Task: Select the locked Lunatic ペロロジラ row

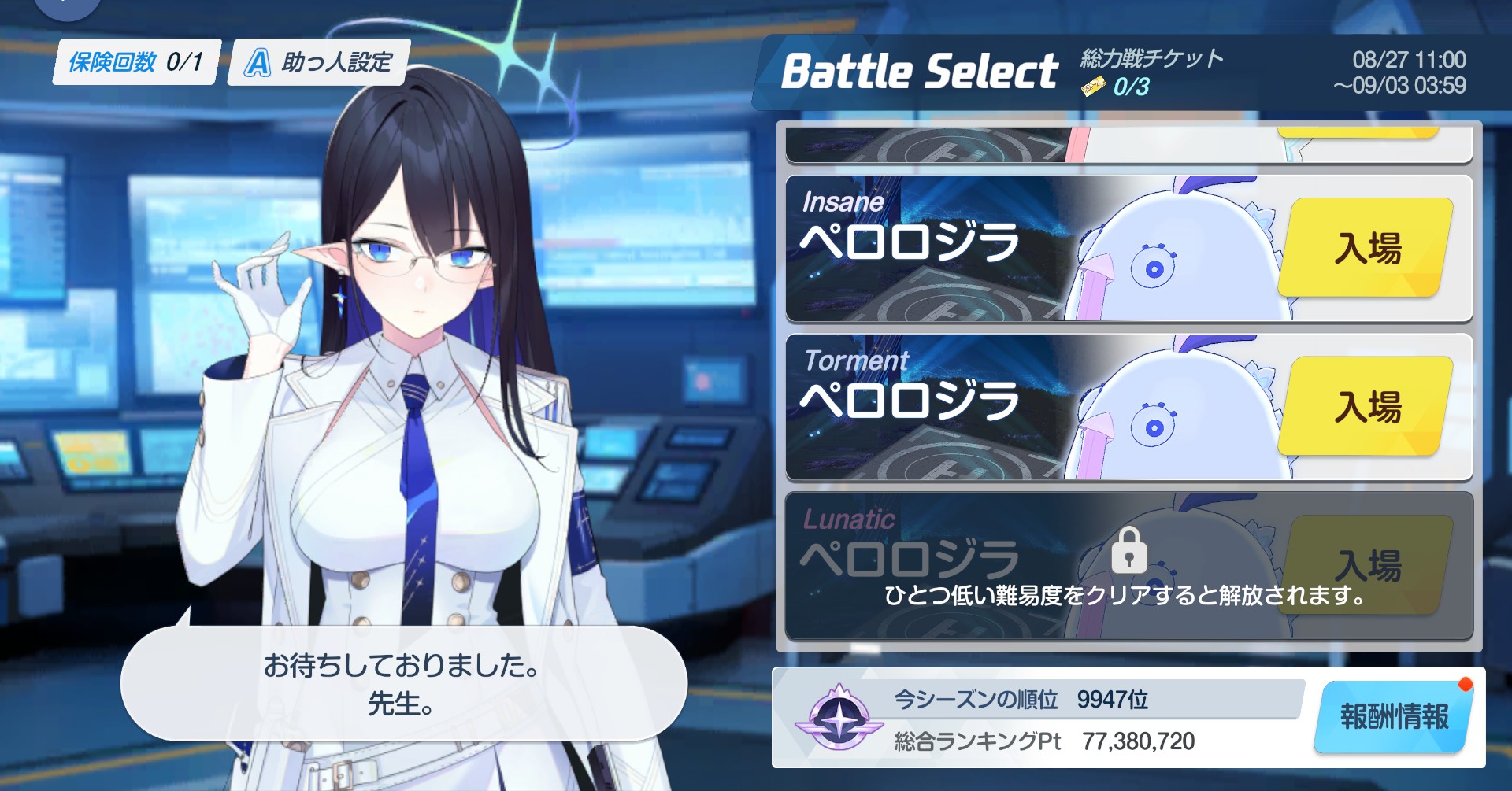Action: pyautogui.click(x=1128, y=566)
